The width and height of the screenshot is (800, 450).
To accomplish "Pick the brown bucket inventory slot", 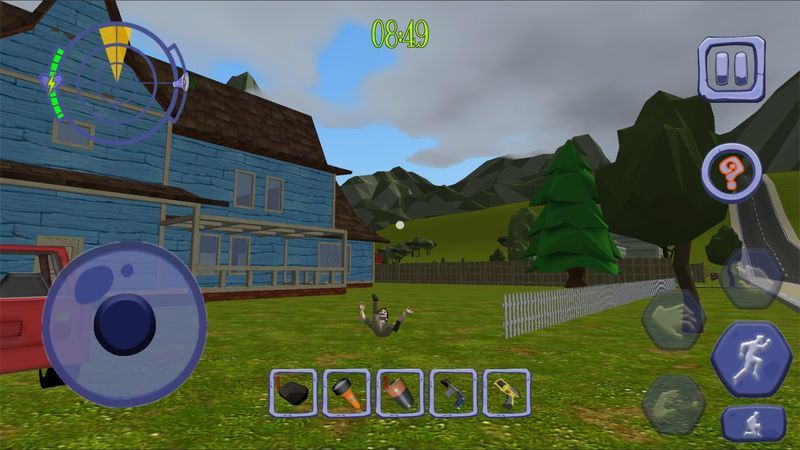I will [x=400, y=393].
